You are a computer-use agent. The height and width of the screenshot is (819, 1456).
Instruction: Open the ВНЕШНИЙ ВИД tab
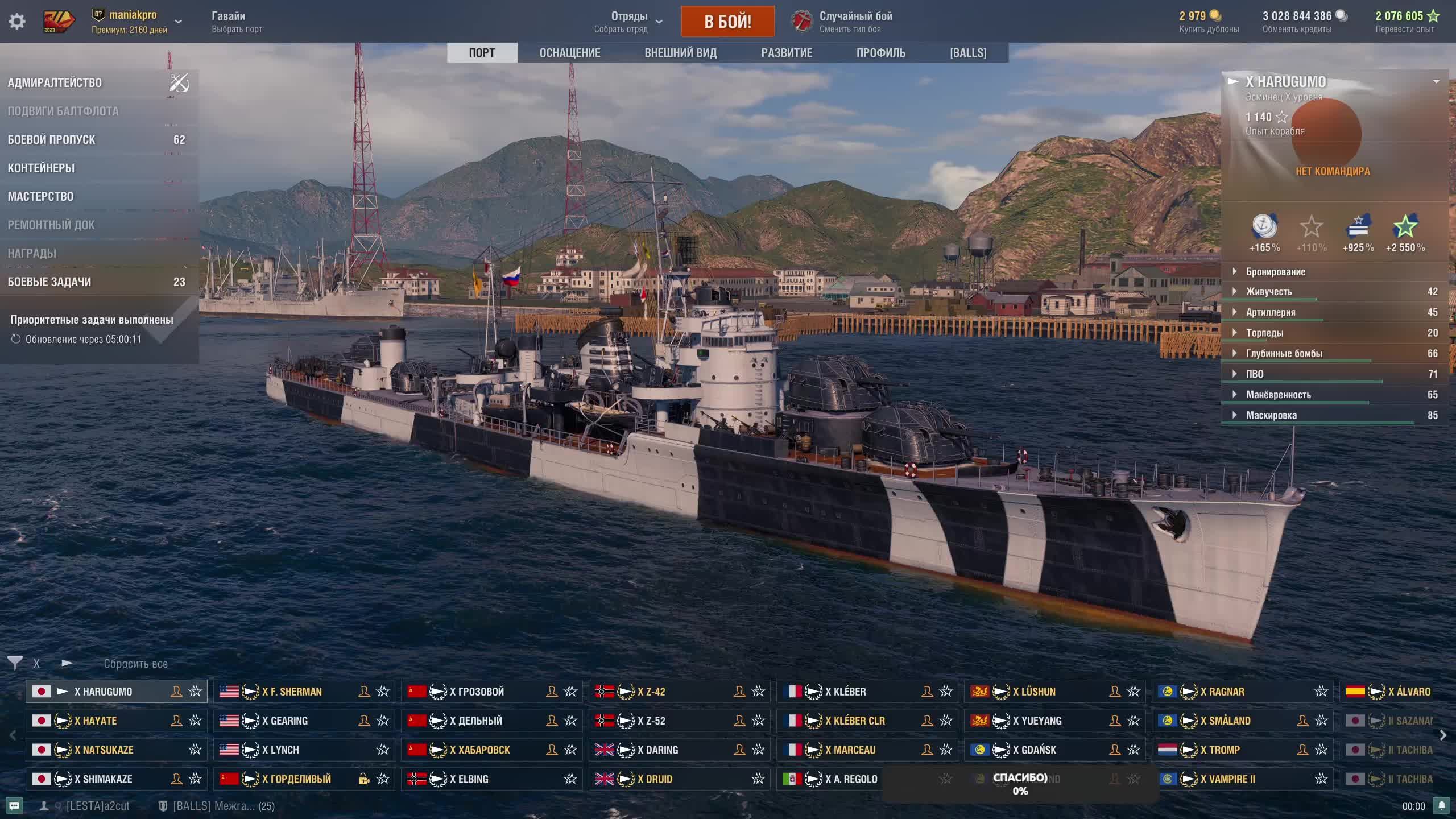coord(680,53)
